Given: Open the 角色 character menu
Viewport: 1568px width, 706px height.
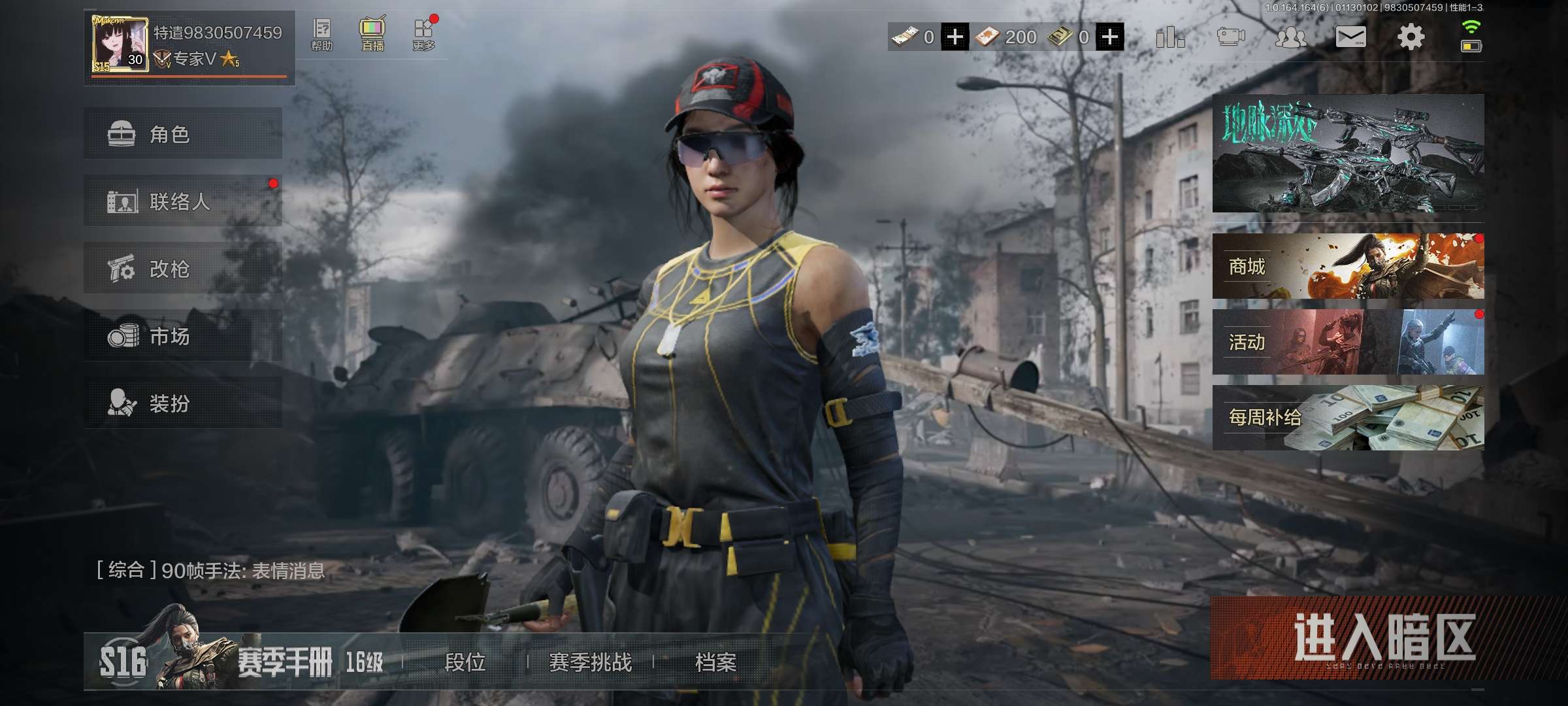Looking at the screenshot, I should tap(182, 134).
